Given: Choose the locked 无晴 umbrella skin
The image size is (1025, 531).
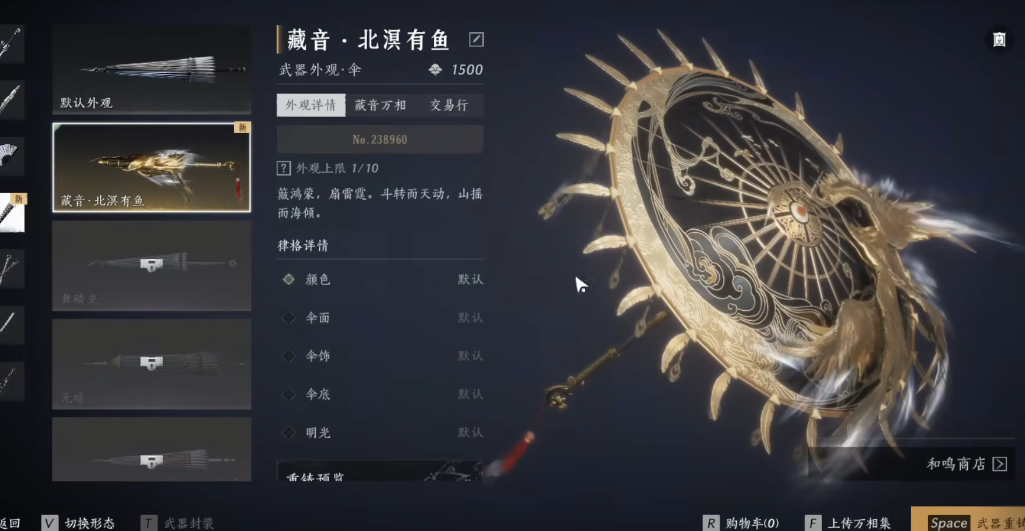Looking at the screenshot, I should click(151, 363).
